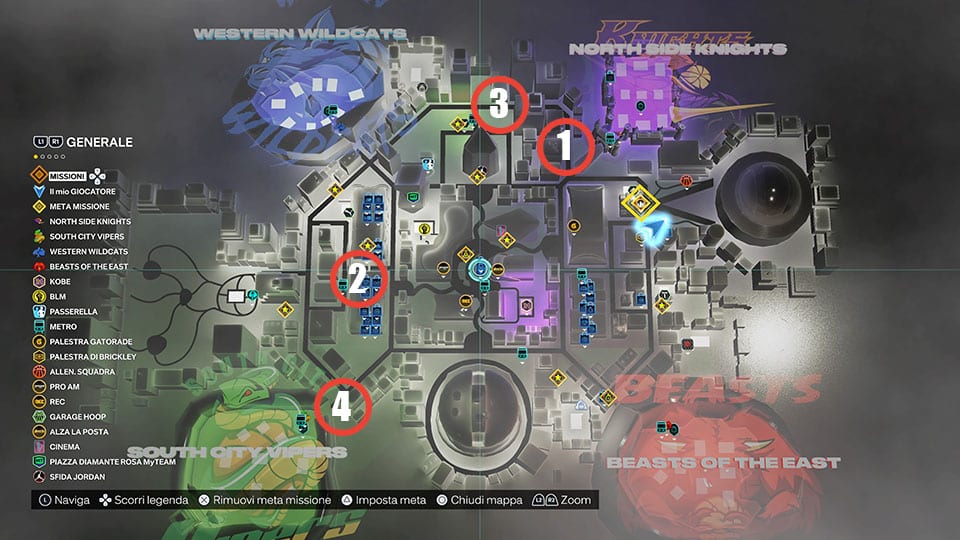Pick the CINEMA legend entry
The height and width of the screenshot is (540, 960).
tap(64, 446)
